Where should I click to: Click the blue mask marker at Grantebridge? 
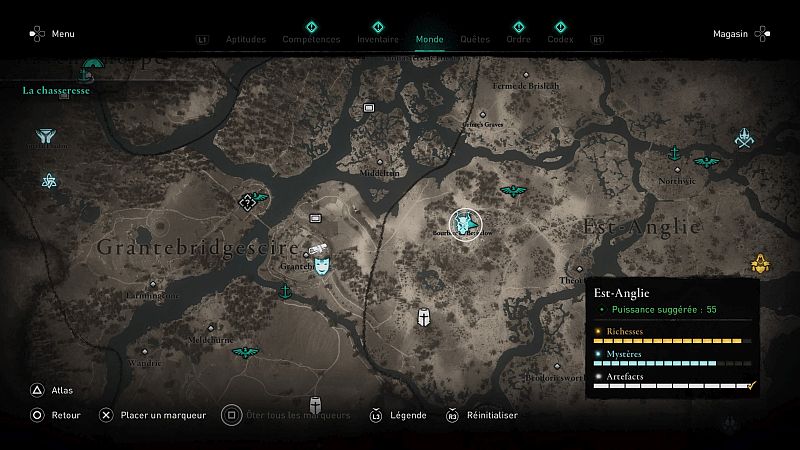[x=322, y=266]
